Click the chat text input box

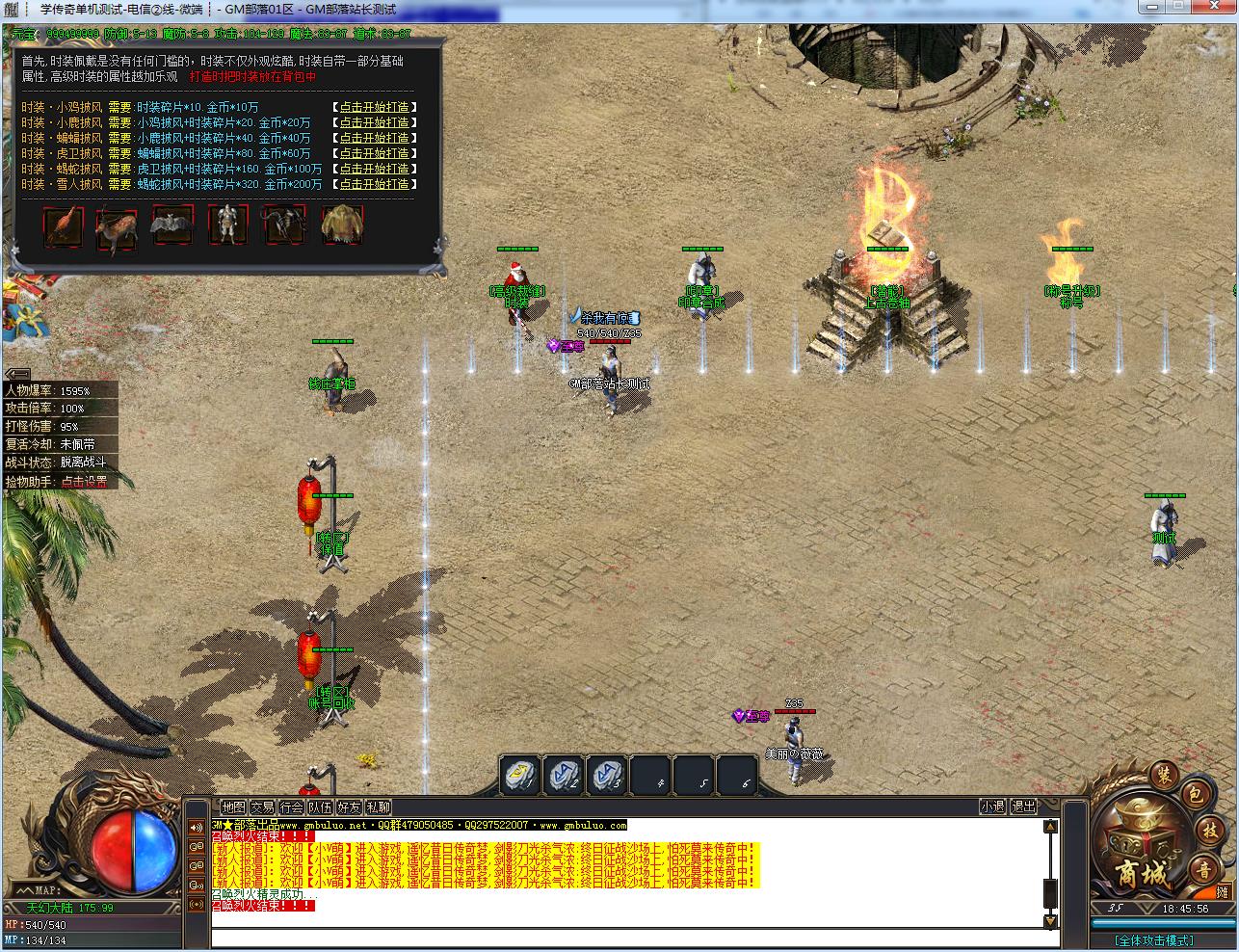click(x=626, y=938)
